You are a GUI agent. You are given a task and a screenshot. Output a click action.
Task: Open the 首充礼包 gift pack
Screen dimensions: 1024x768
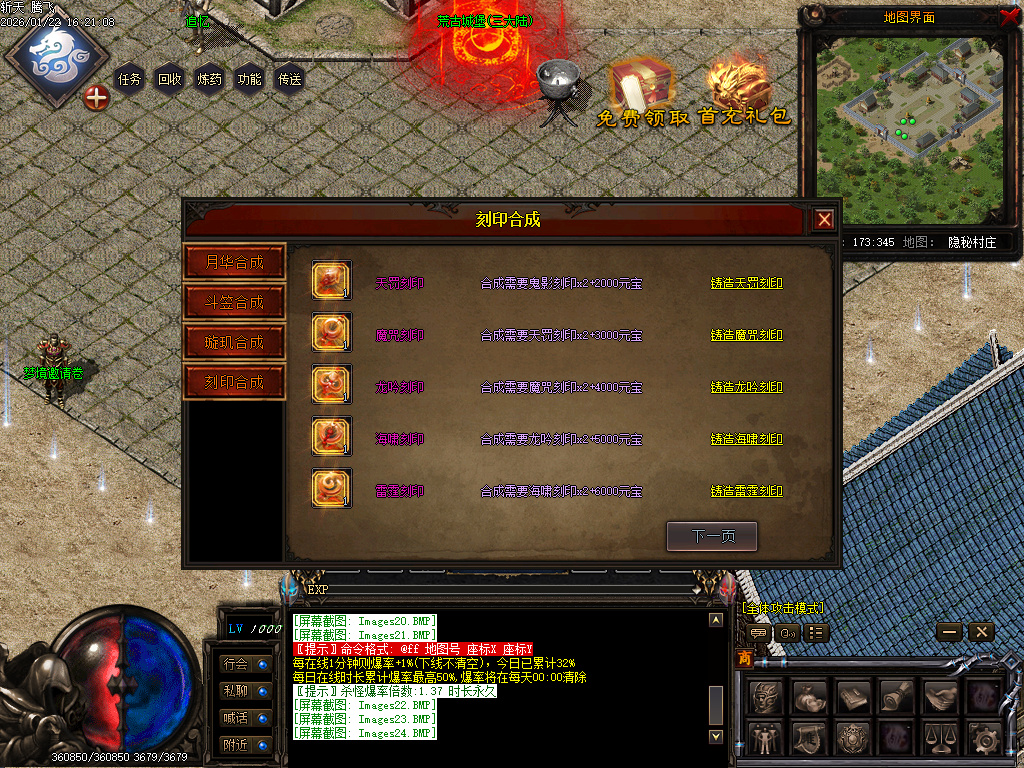(744, 92)
